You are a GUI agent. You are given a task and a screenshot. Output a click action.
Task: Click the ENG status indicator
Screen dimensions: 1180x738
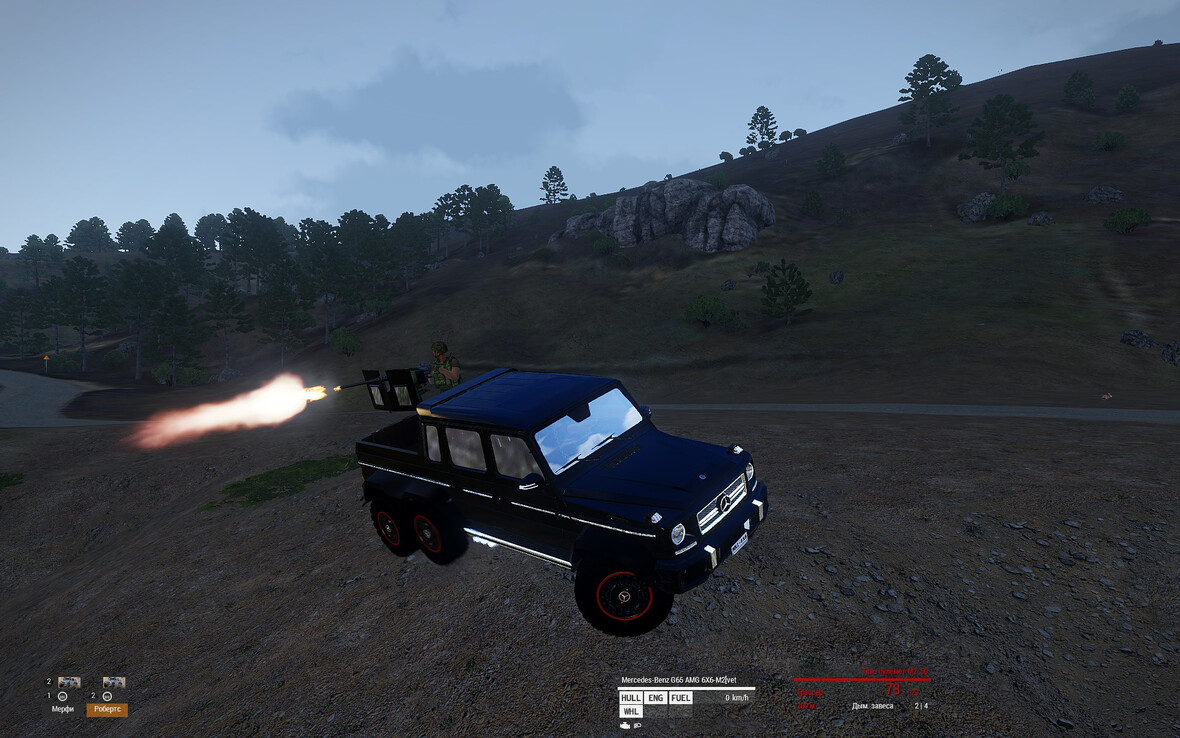point(655,698)
